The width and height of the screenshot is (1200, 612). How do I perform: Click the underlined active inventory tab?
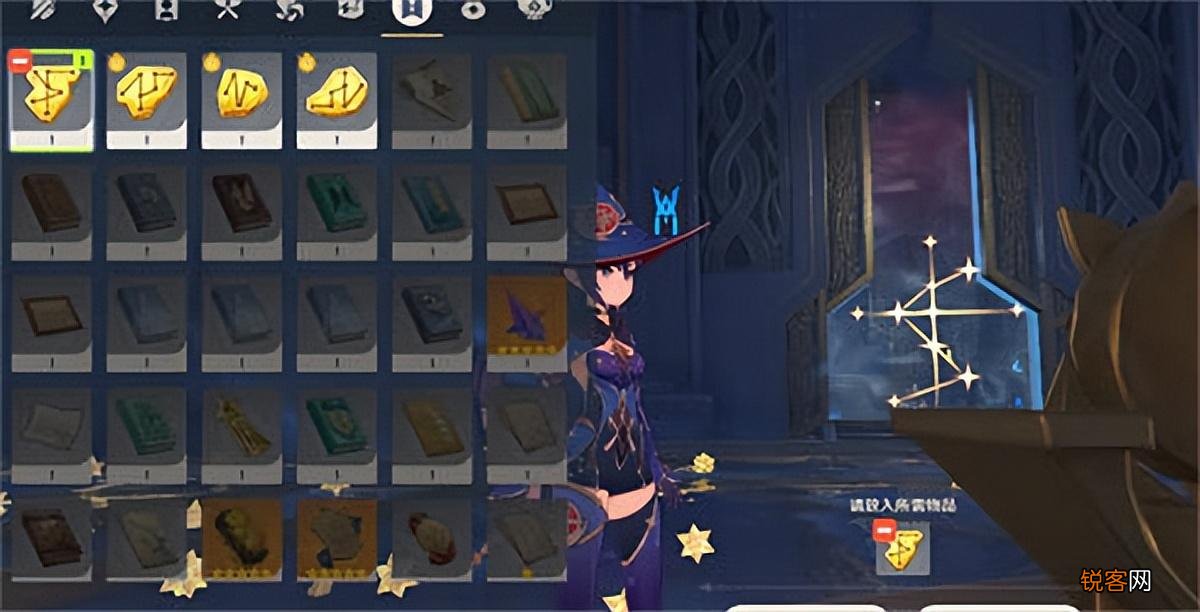pos(410,13)
